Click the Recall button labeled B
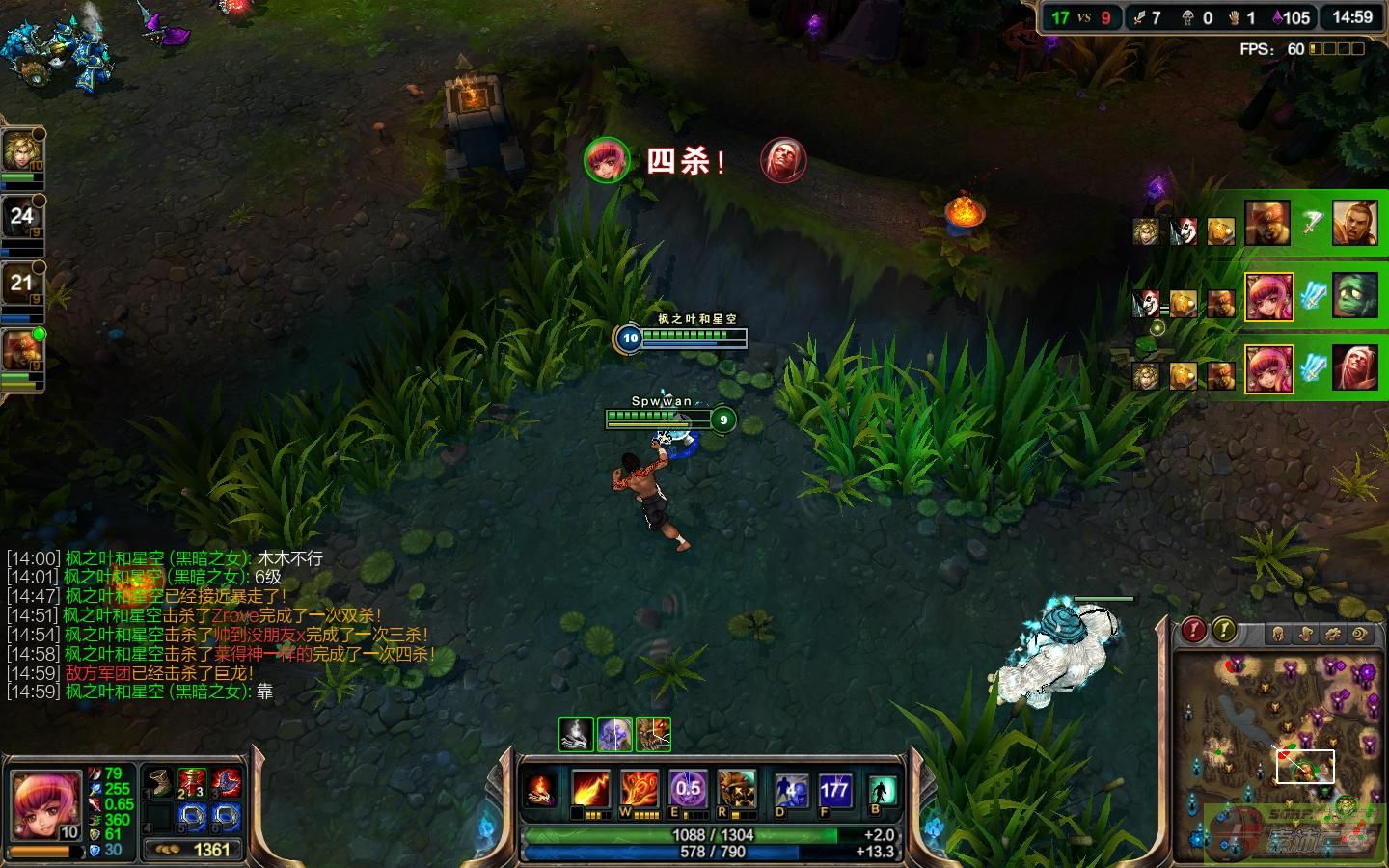The width and height of the screenshot is (1389, 868). click(881, 791)
